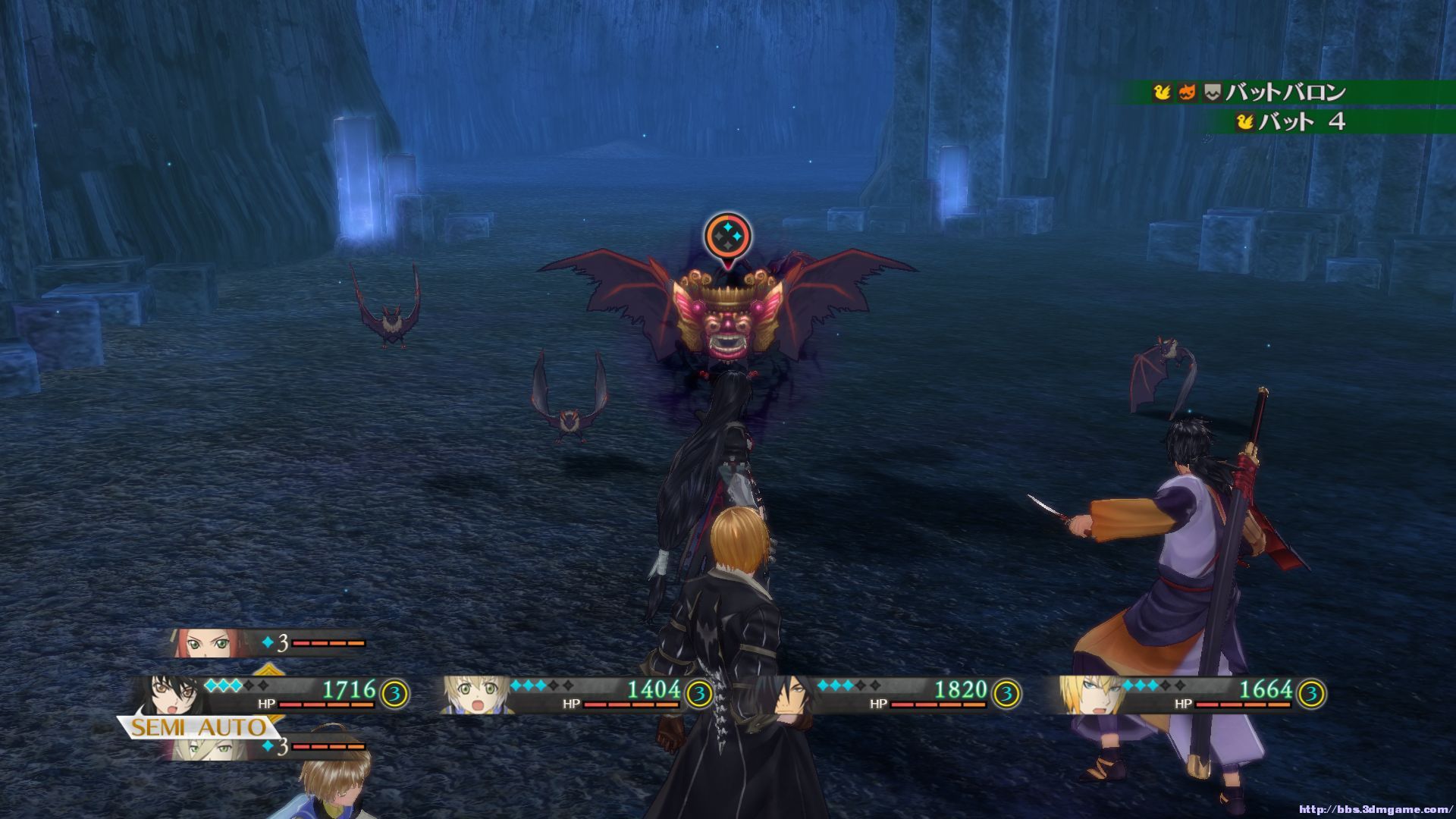The image size is (1456, 819).
Task: Select the バット 4 enemy target entry
Action: pyautogui.click(x=1301, y=121)
